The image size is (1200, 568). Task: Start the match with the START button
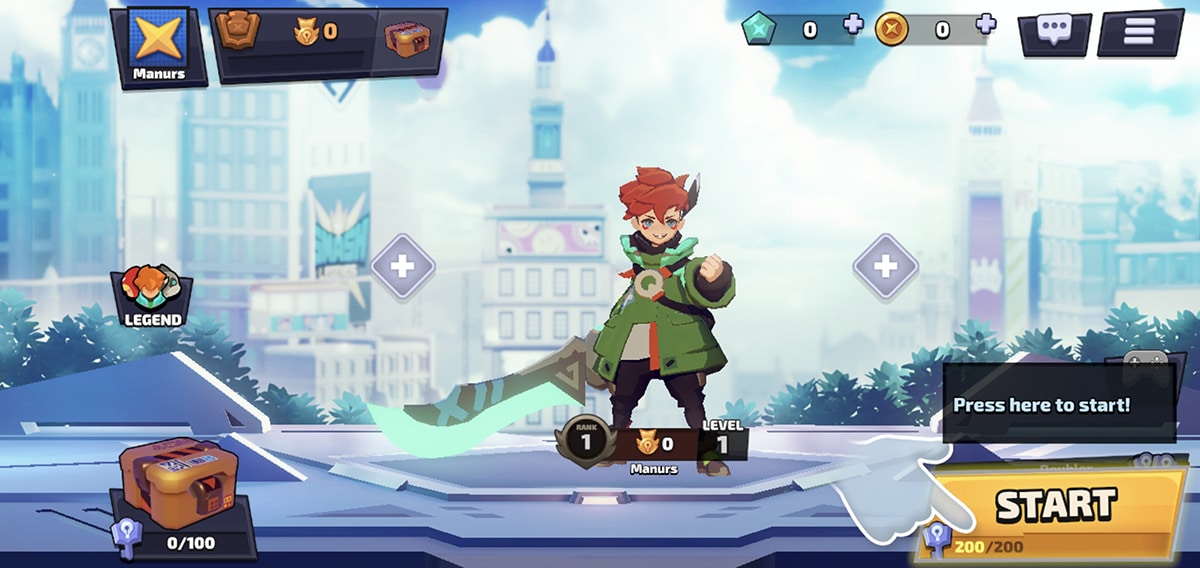point(1055,507)
